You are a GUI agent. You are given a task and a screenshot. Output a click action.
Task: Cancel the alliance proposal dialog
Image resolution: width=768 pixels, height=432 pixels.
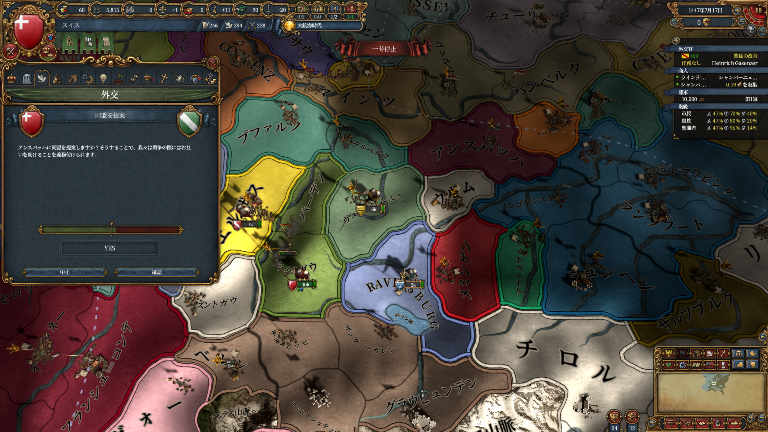(x=62, y=271)
